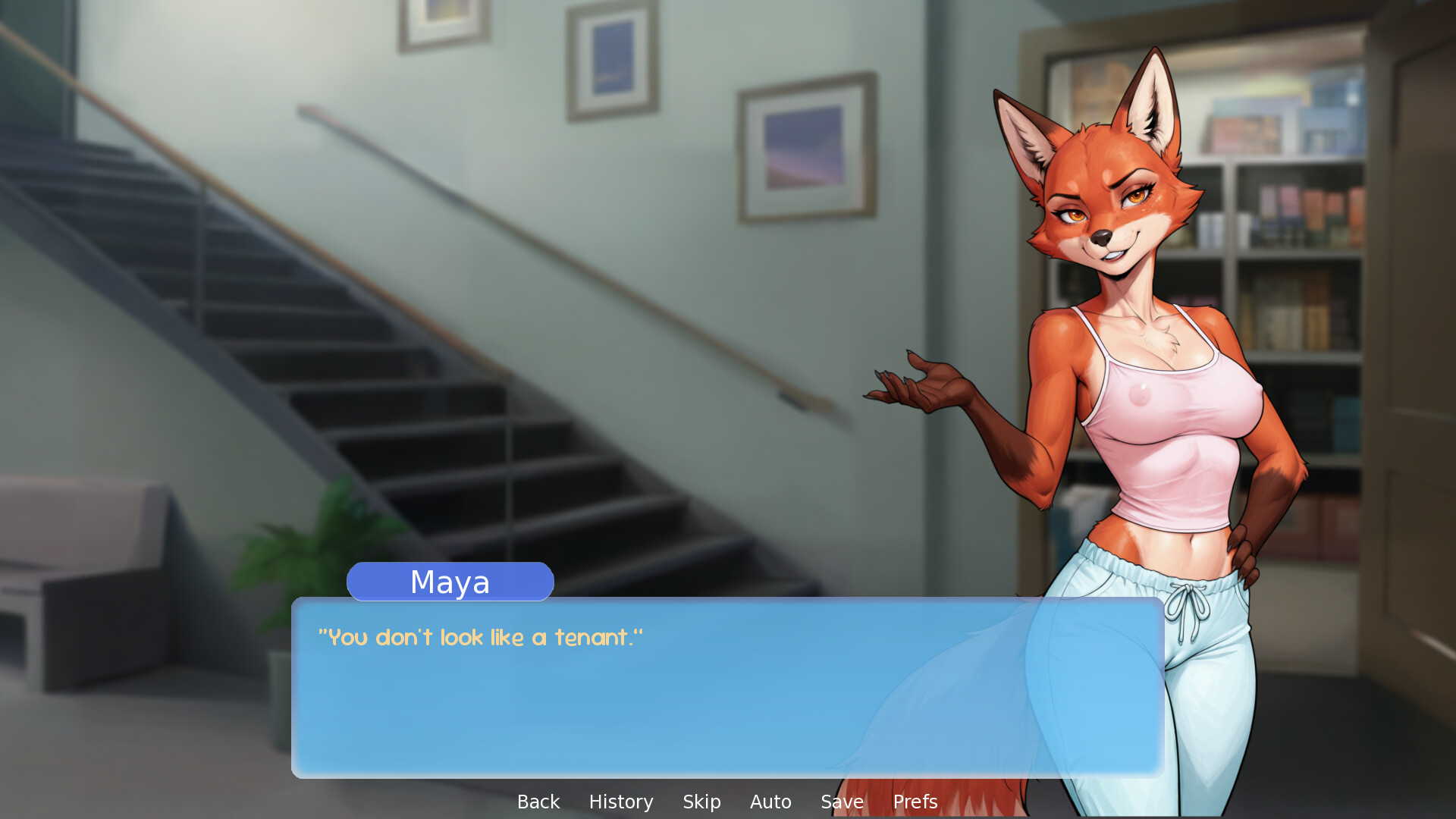The width and height of the screenshot is (1456, 819).
Task: Click Skip to fast-forward dialogue
Action: pos(701,802)
